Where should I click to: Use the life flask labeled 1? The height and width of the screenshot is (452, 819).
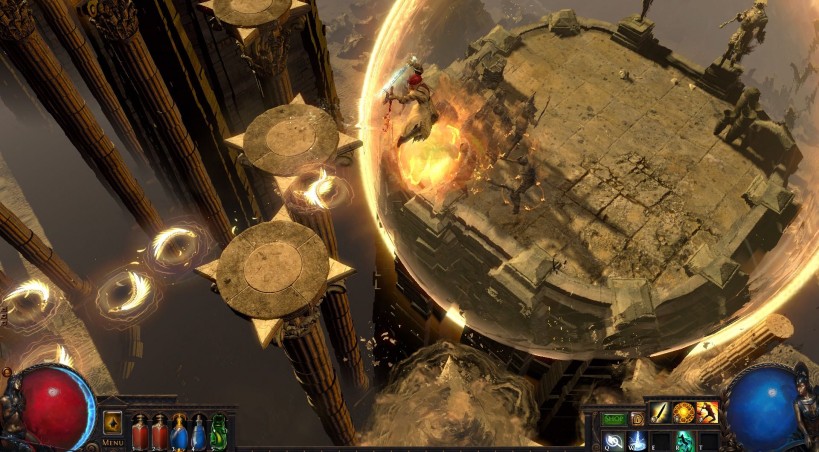(140, 432)
